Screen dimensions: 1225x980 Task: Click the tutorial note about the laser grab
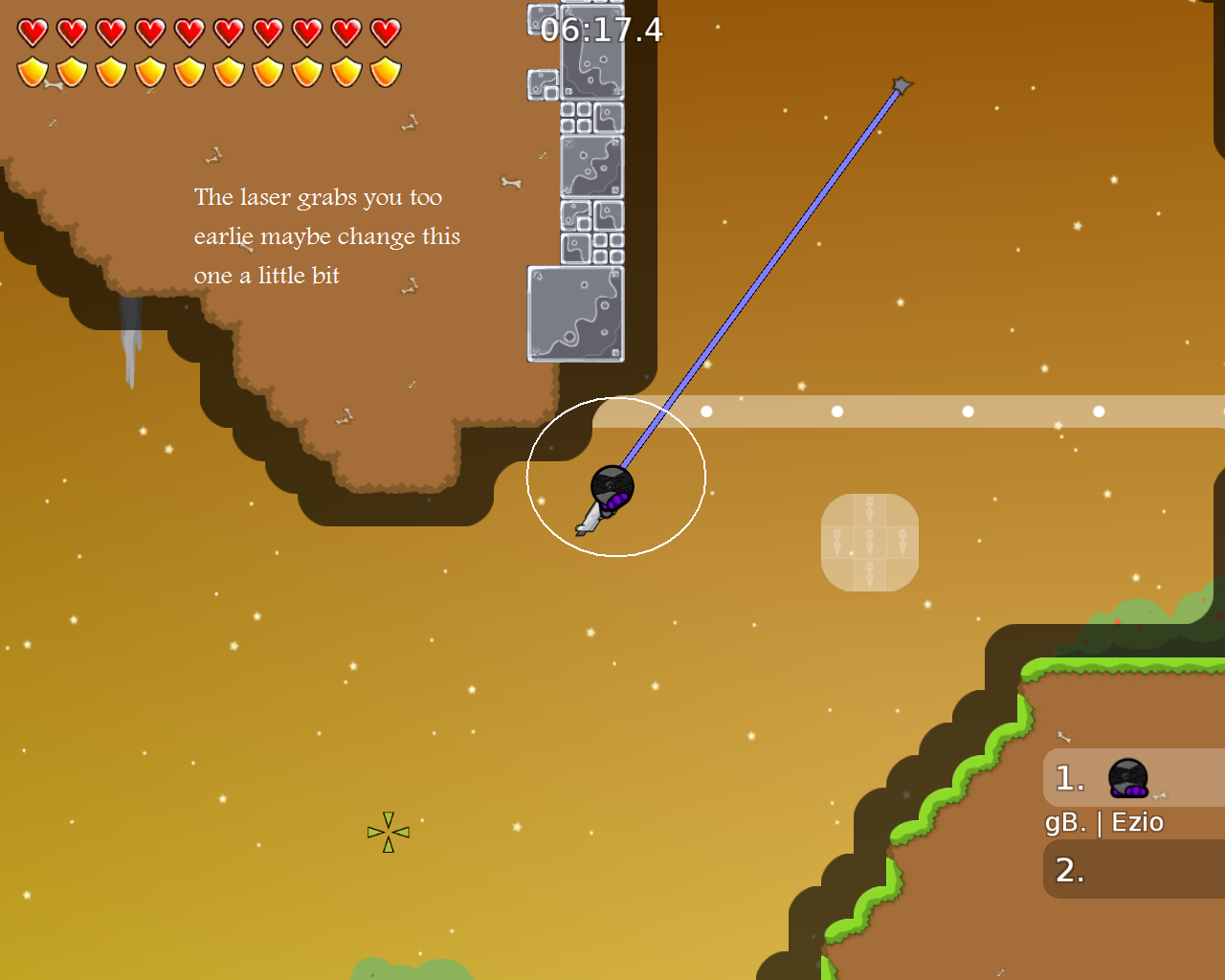coord(327,235)
